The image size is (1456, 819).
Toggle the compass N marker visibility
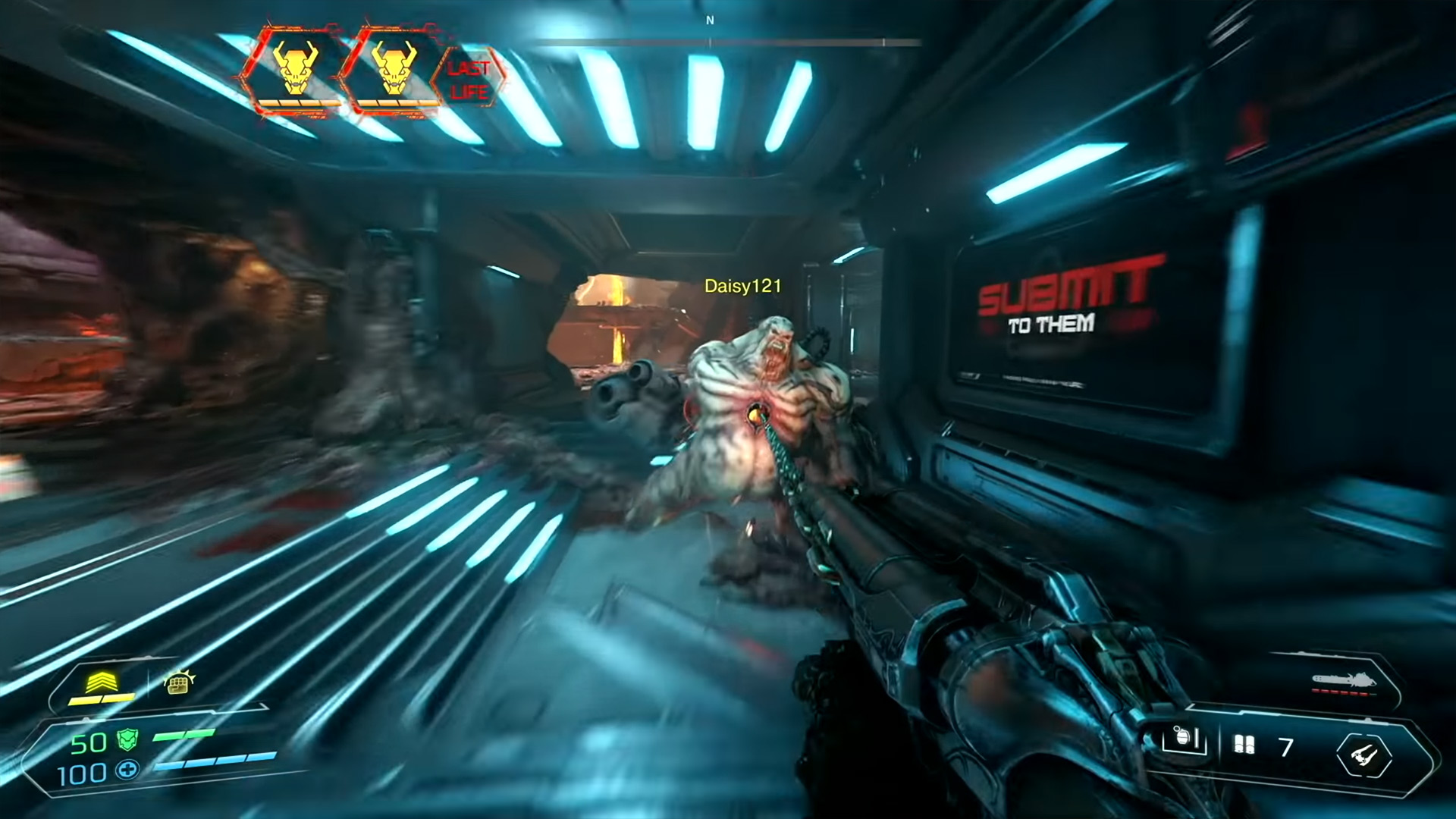tap(710, 21)
